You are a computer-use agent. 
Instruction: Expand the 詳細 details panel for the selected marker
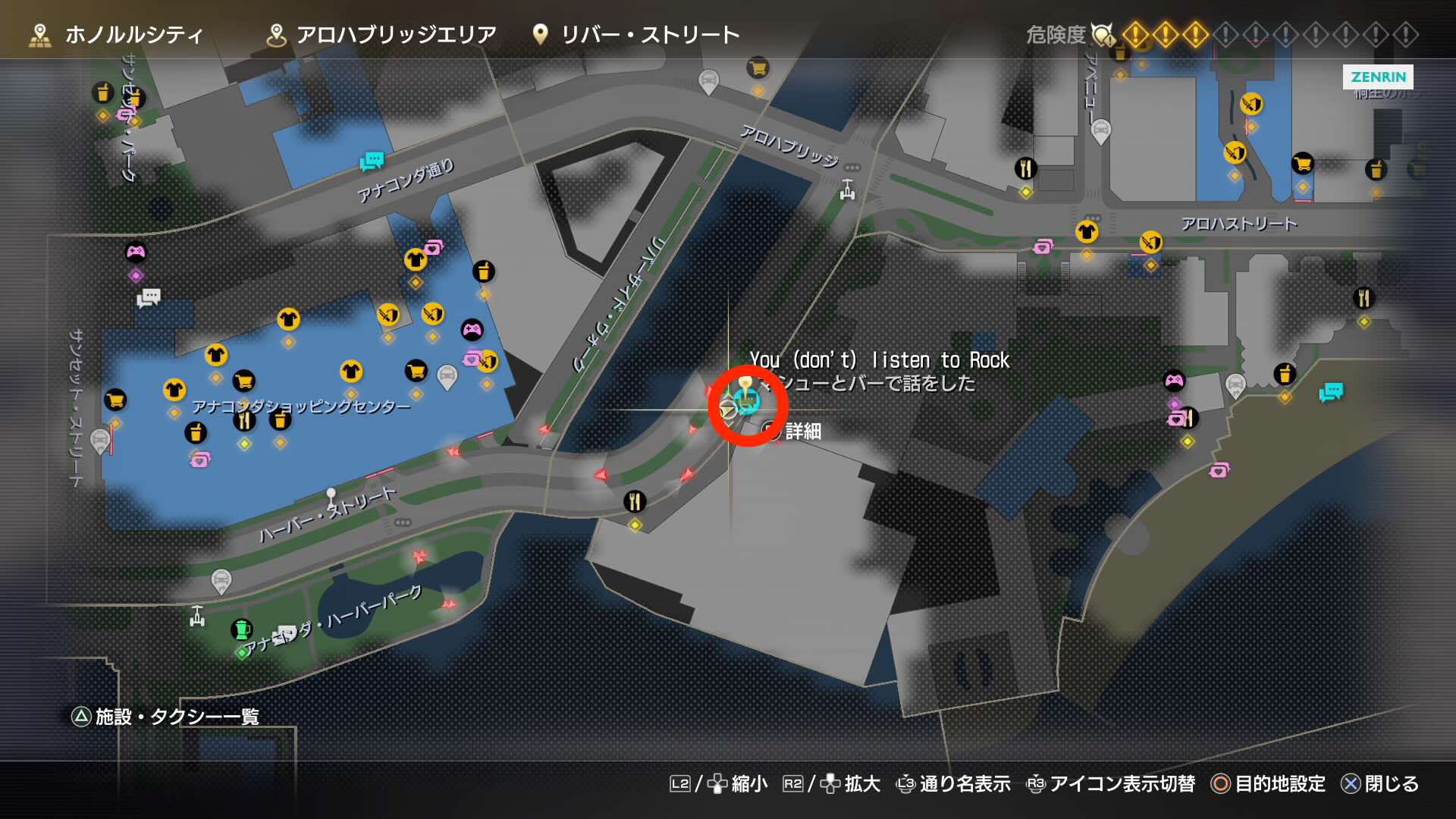point(805,432)
